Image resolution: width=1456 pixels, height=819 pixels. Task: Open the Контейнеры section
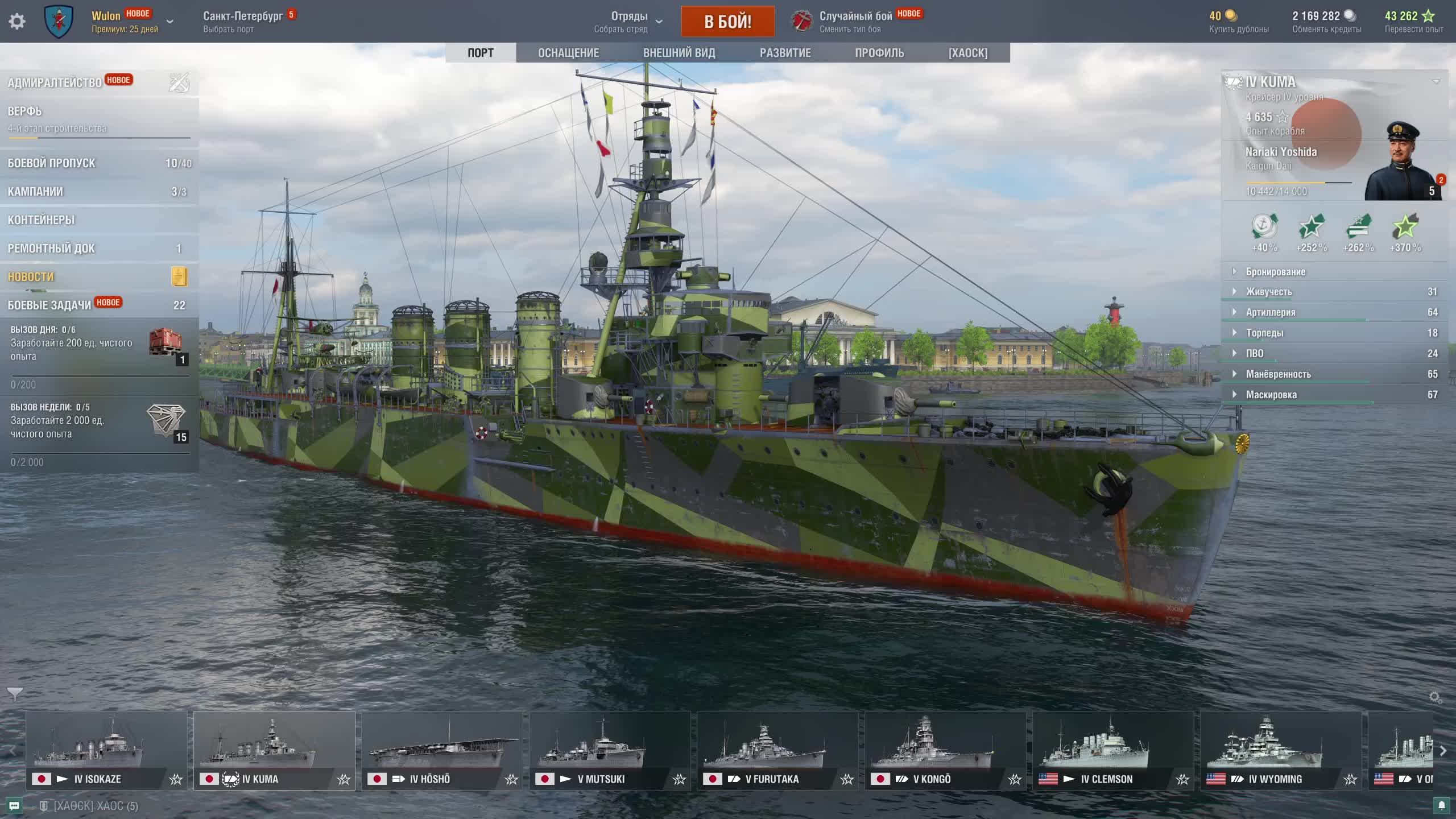pyautogui.click(x=41, y=220)
